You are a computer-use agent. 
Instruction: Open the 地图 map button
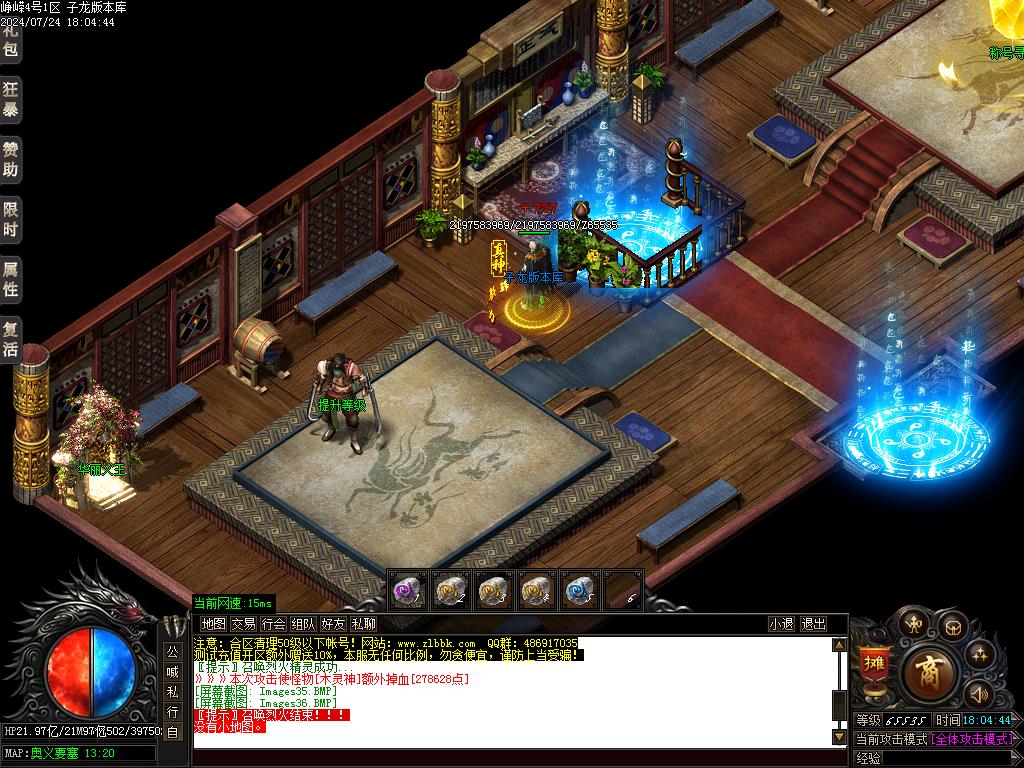(x=213, y=624)
